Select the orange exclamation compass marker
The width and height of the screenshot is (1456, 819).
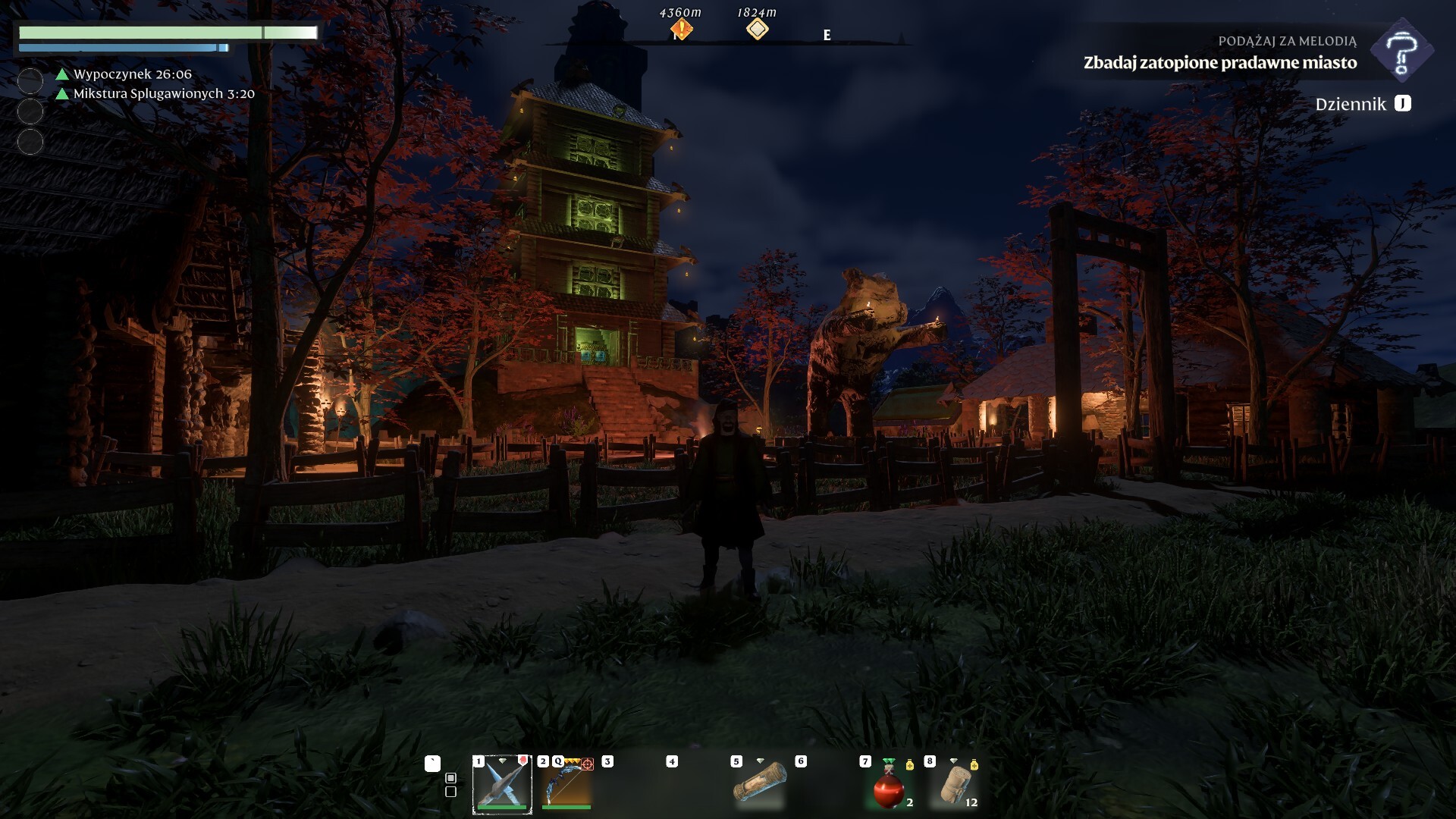(x=681, y=30)
